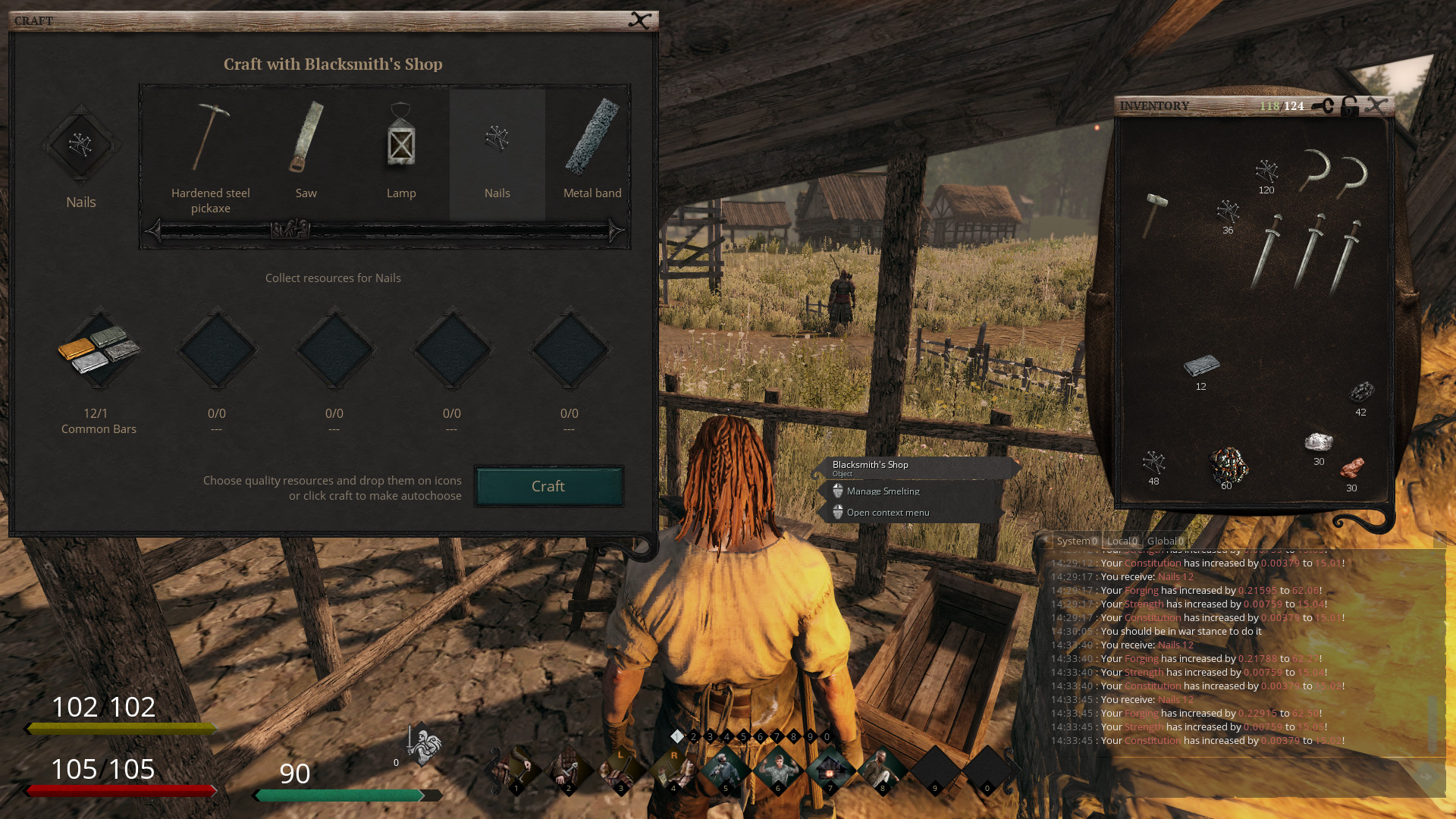Select a sword in the inventory
Screen dimensions: 1456x819
click(x=1265, y=250)
